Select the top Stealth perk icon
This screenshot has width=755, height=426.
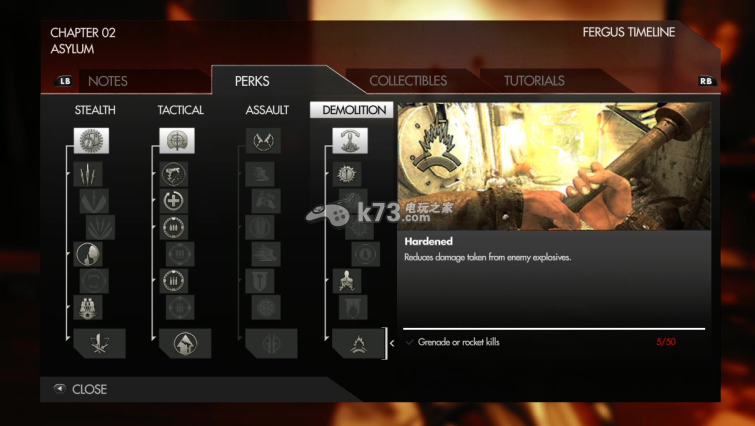[x=91, y=141]
